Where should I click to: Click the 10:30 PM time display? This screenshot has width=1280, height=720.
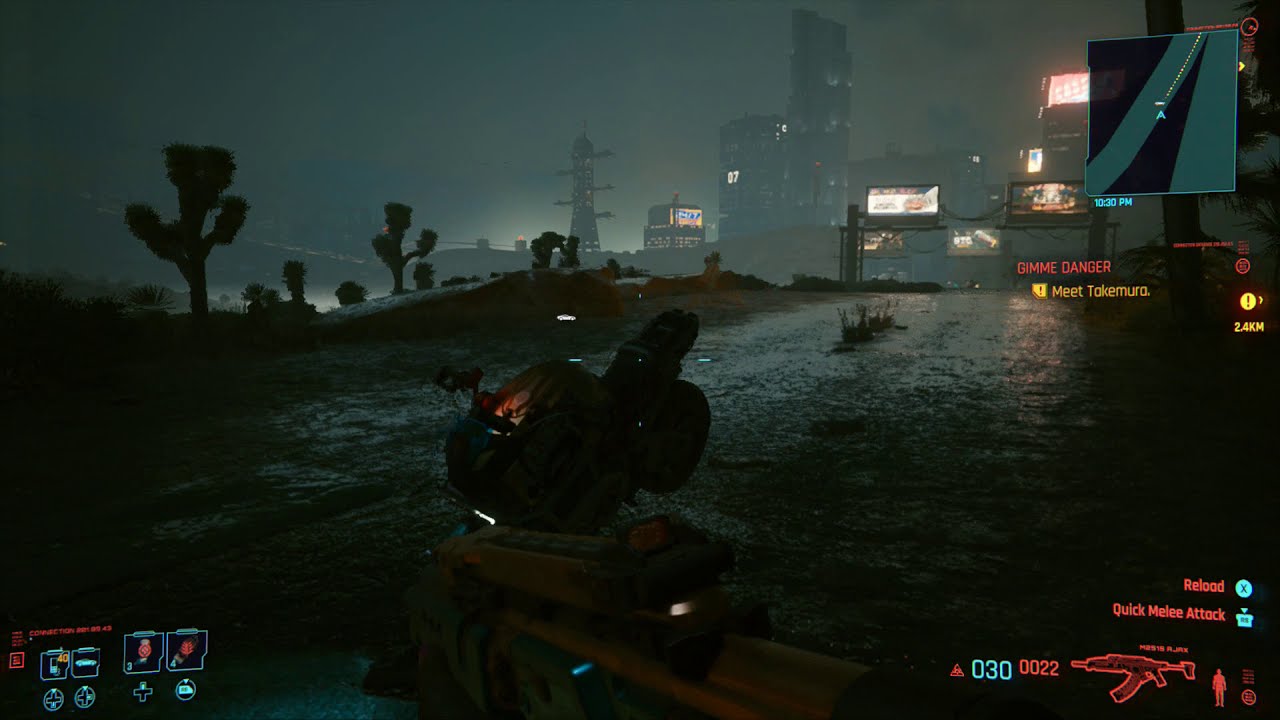pyautogui.click(x=1114, y=203)
